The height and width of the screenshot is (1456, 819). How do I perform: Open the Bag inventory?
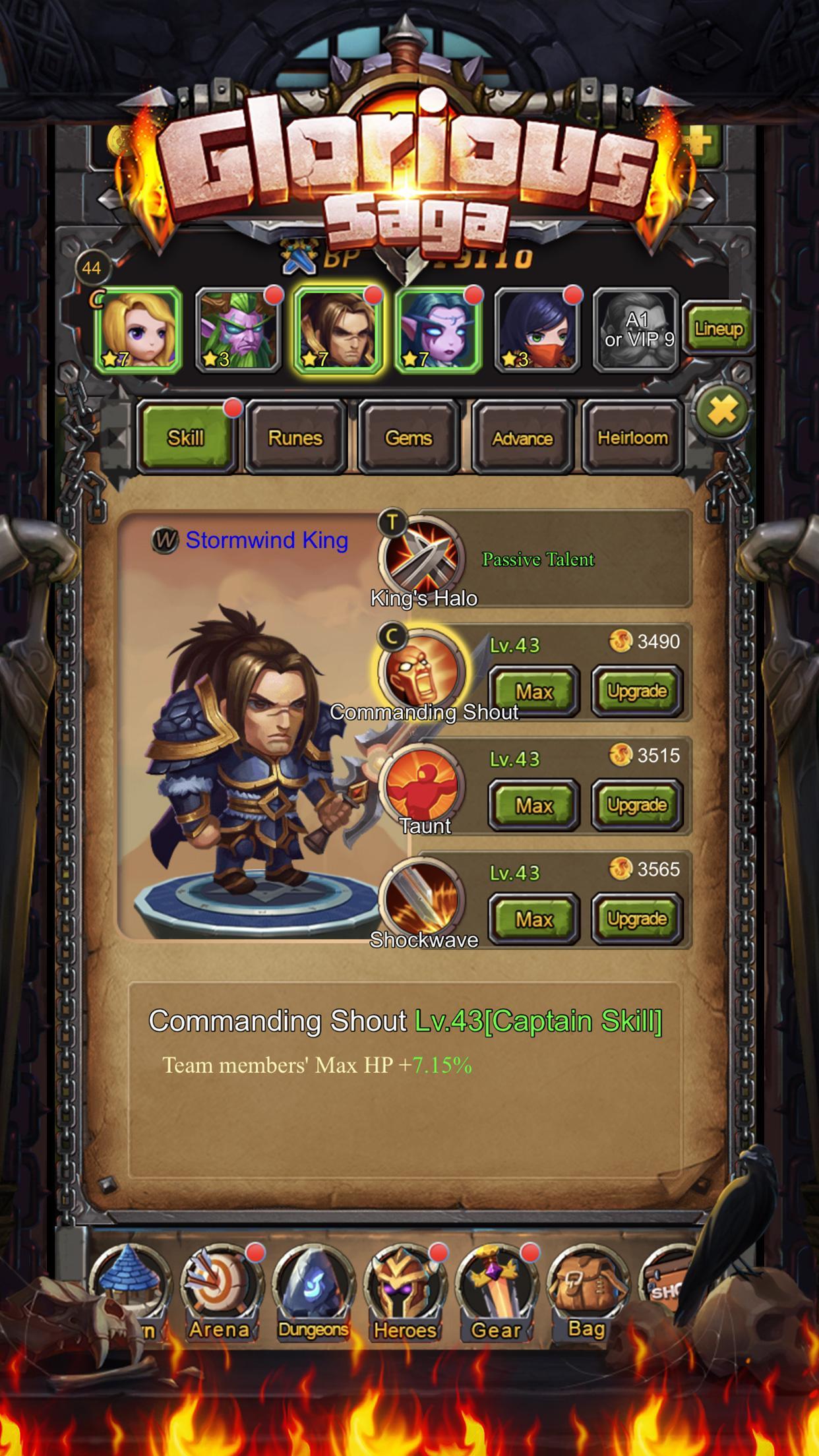pyautogui.click(x=586, y=1294)
